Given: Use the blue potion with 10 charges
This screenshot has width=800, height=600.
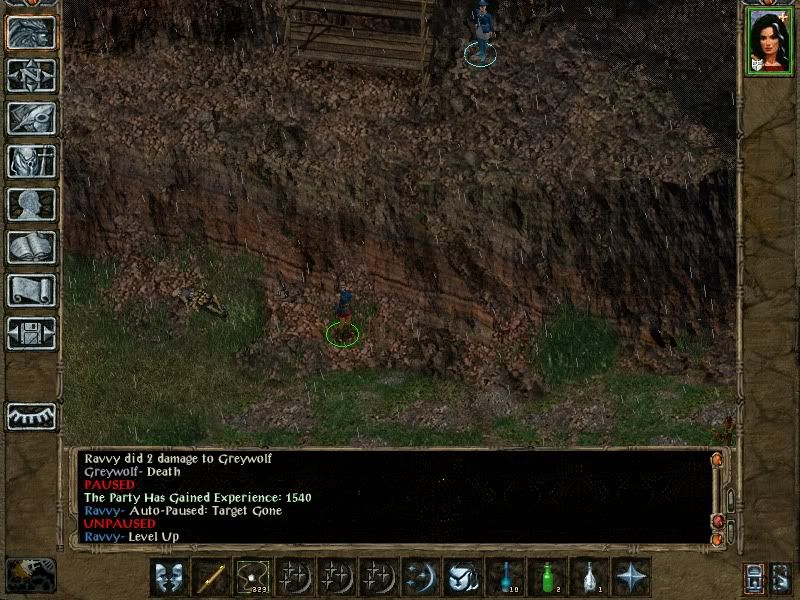Looking at the screenshot, I should 505,577.
